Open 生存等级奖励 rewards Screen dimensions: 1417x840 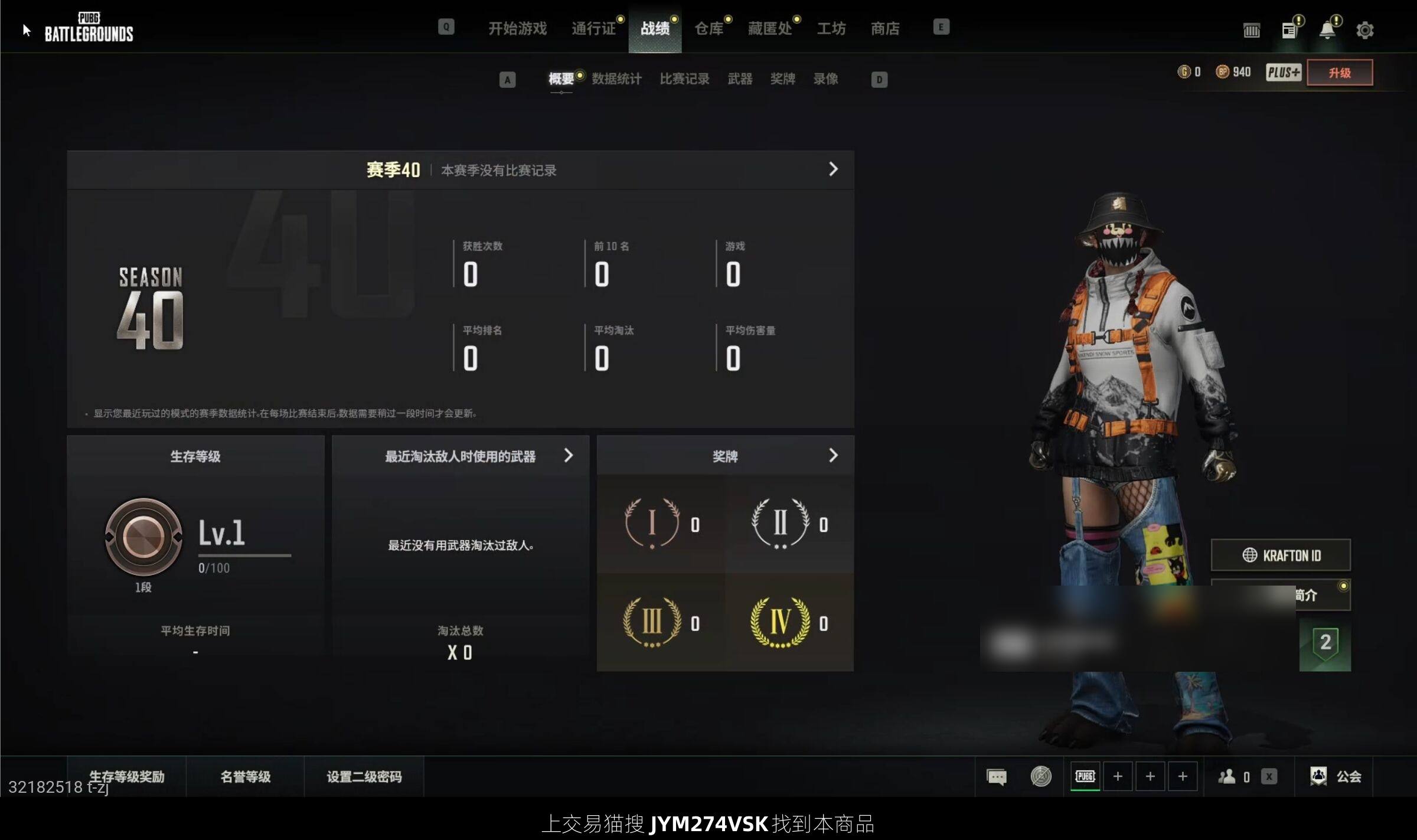127,777
